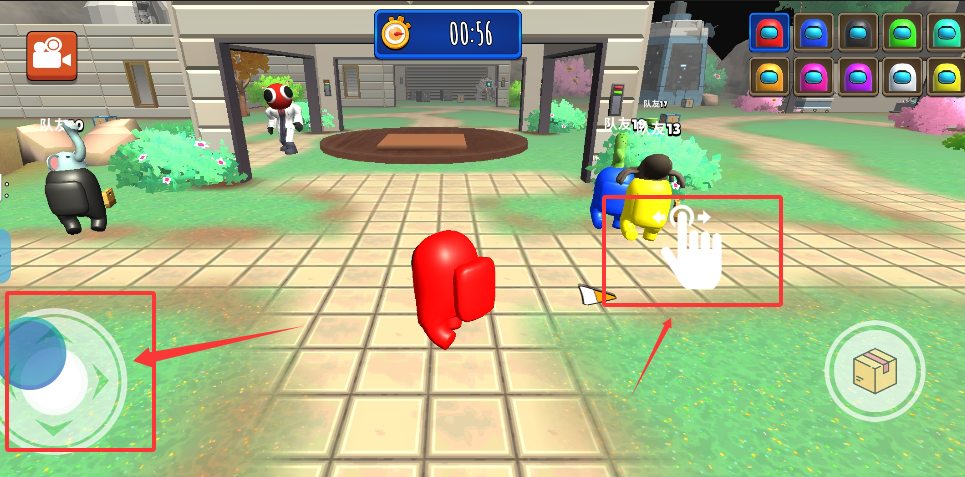The image size is (965, 477).
Task: Select the white crewmate skin
Action: pos(904,77)
